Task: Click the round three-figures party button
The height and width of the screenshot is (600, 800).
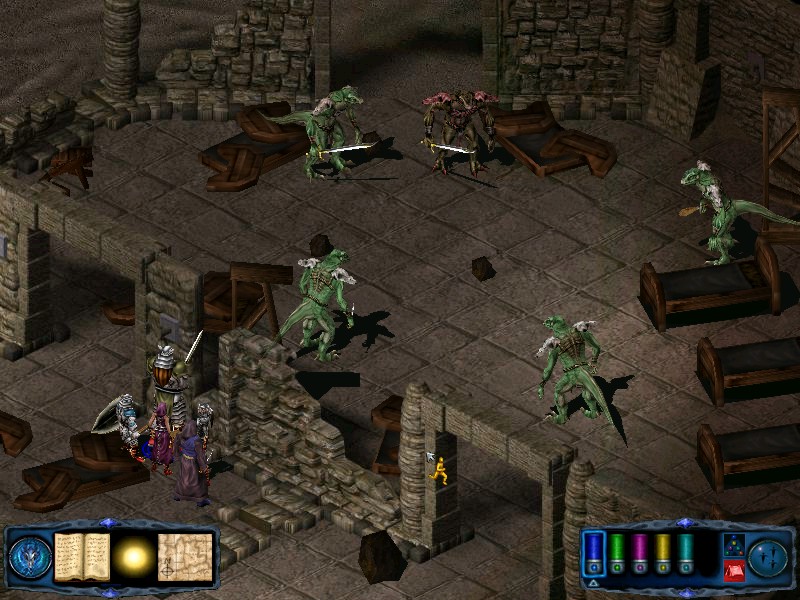Action: (x=769, y=556)
